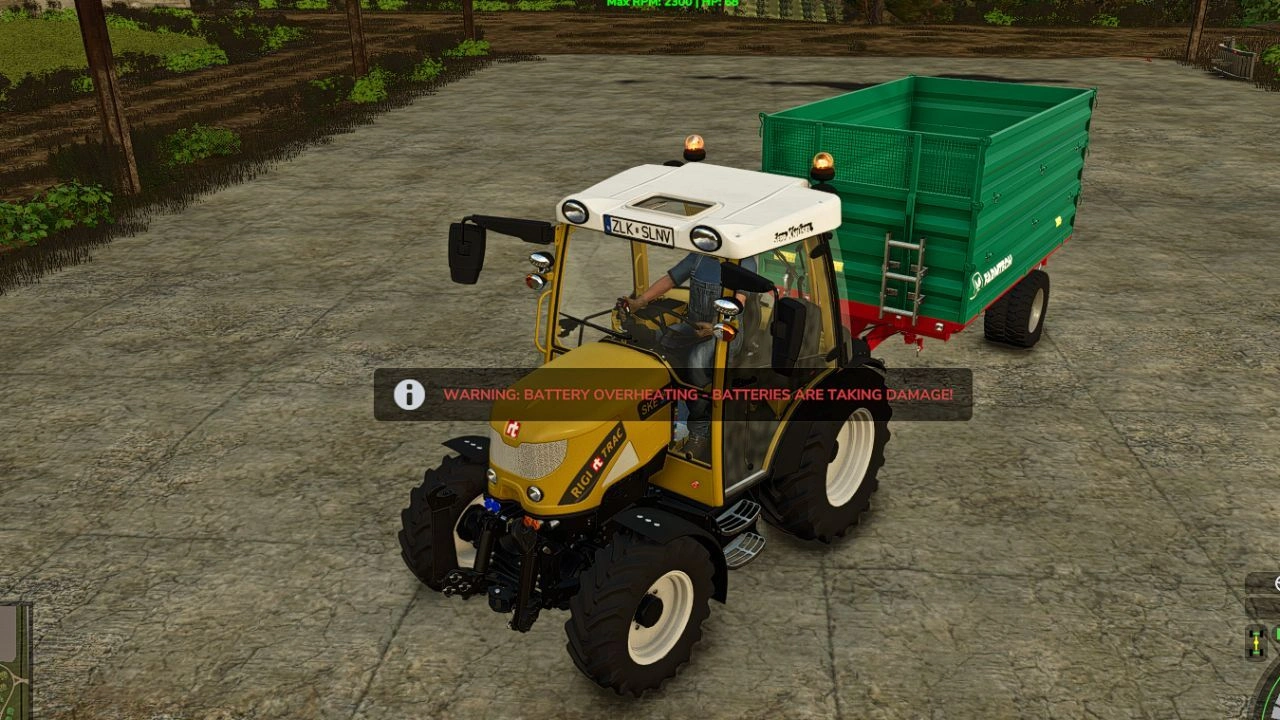Screen dimensions: 1280x720
Task: Select the tractor-trailer indicator in the bottom right HUD
Action: 1256,643
